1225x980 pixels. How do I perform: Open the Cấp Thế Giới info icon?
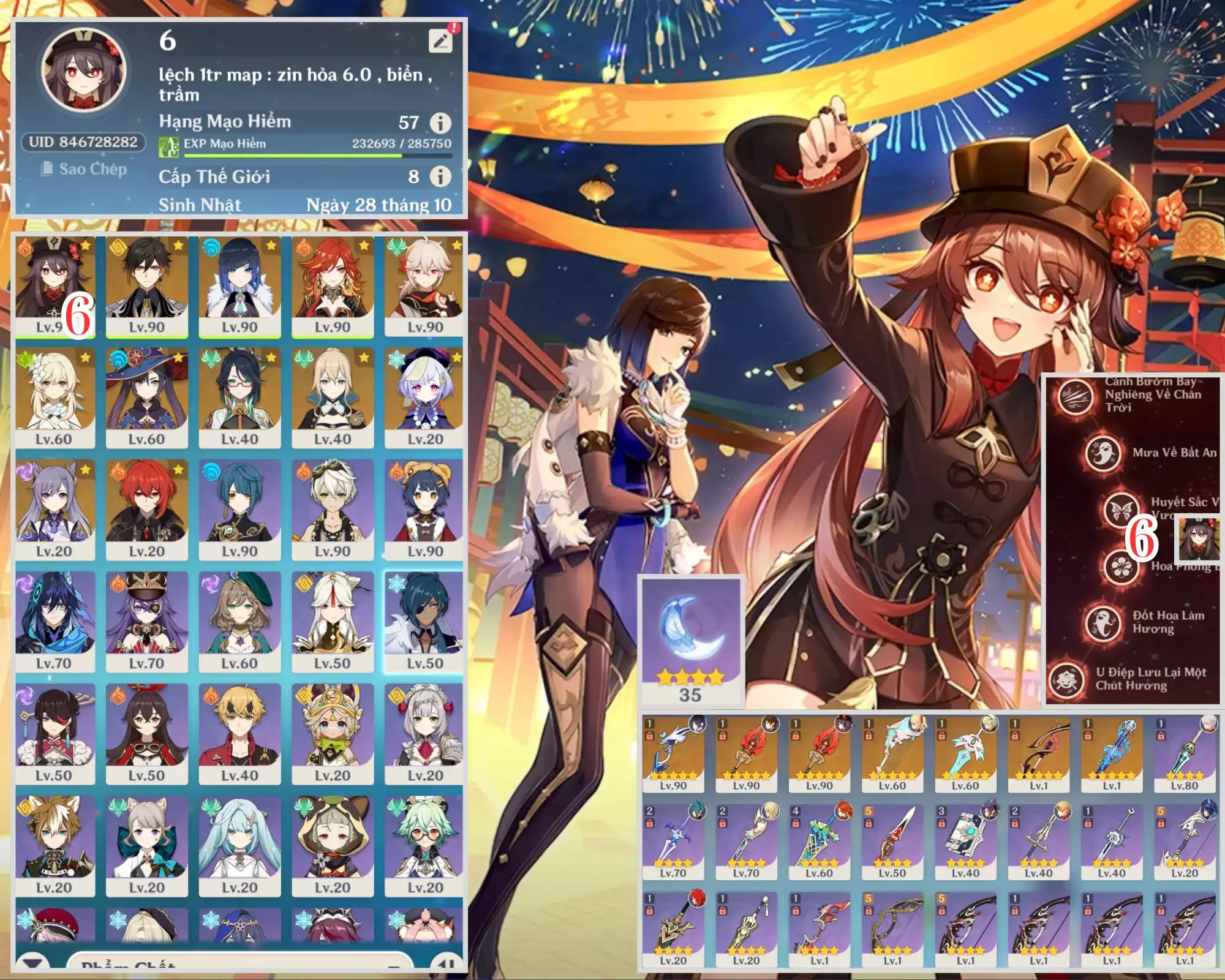[x=440, y=177]
